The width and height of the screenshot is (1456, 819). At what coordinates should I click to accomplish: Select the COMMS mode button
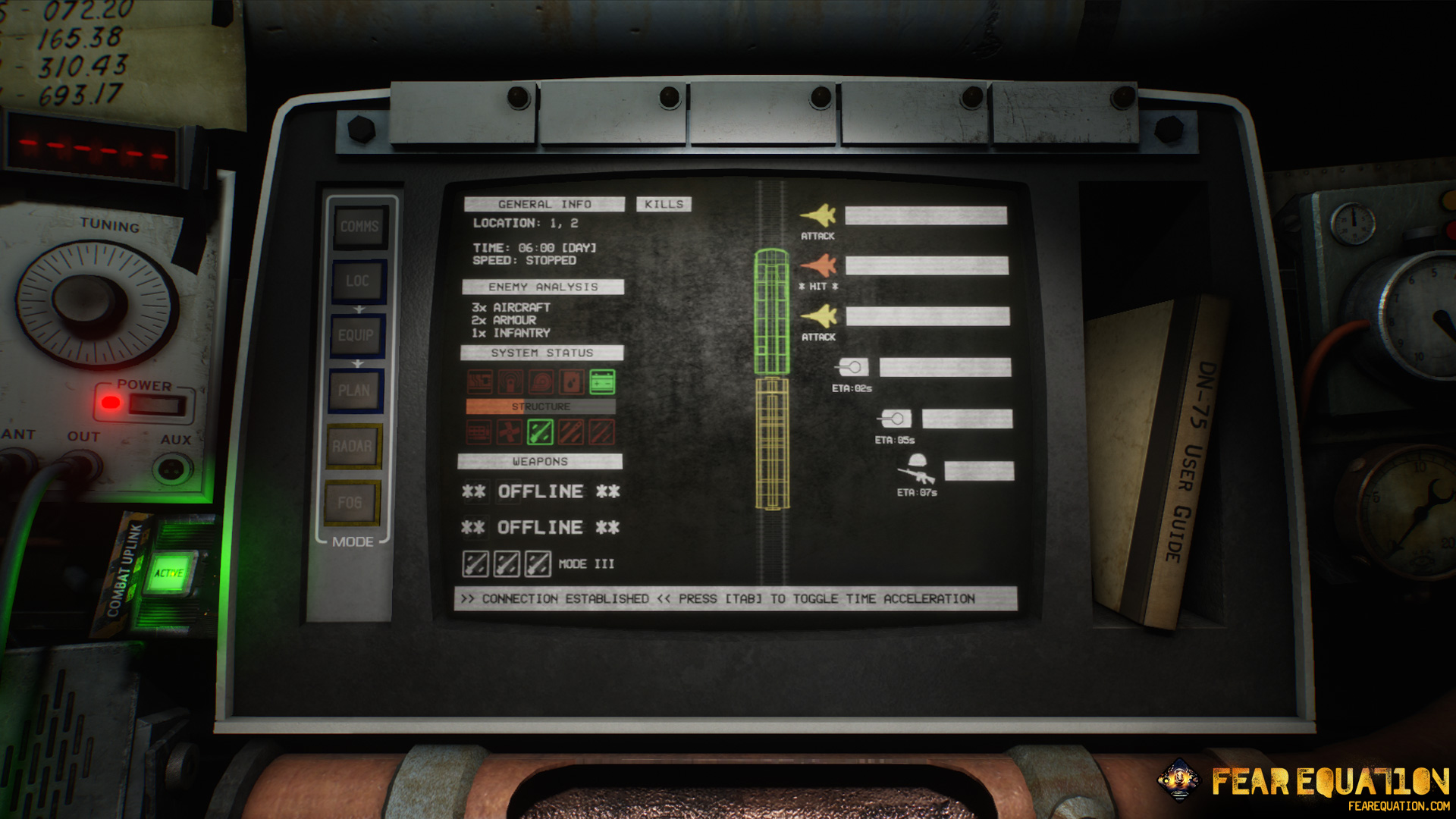pos(361,225)
